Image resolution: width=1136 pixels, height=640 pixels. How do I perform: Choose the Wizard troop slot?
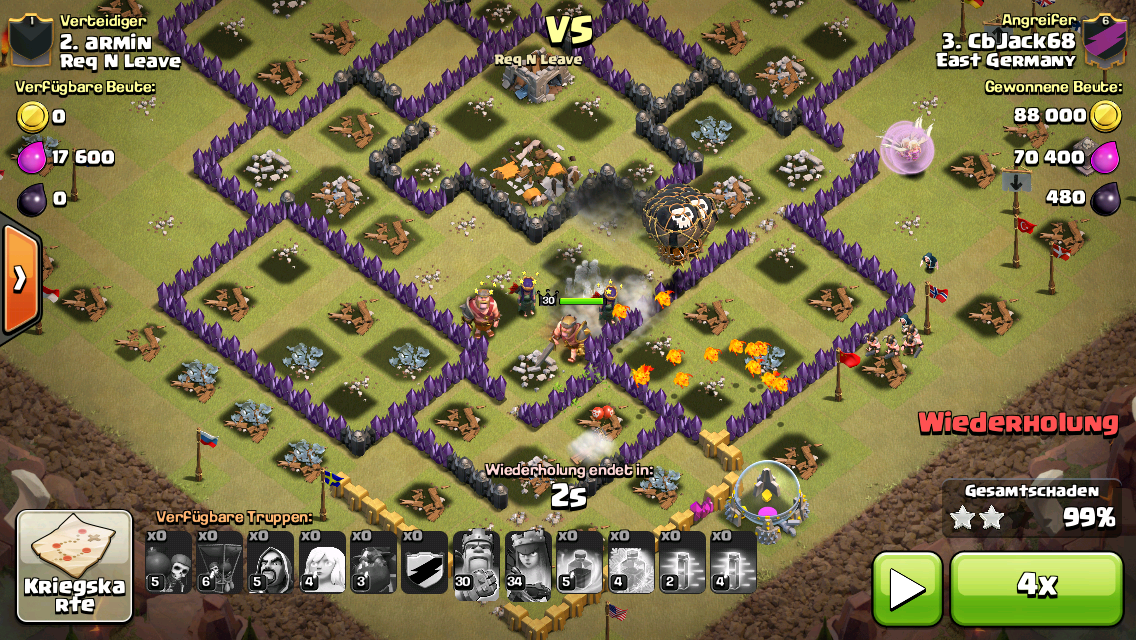pyautogui.click(x=272, y=563)
